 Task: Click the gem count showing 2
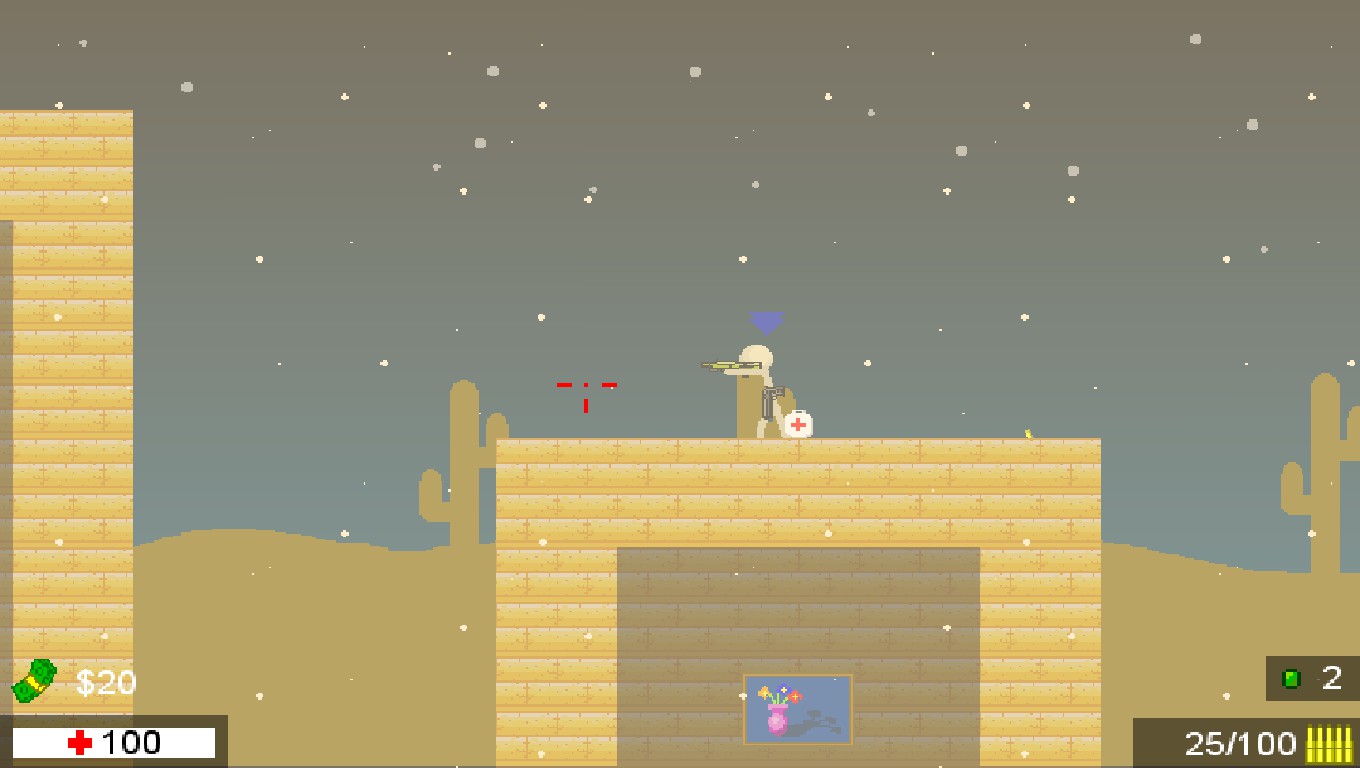tap(1333, 679)
